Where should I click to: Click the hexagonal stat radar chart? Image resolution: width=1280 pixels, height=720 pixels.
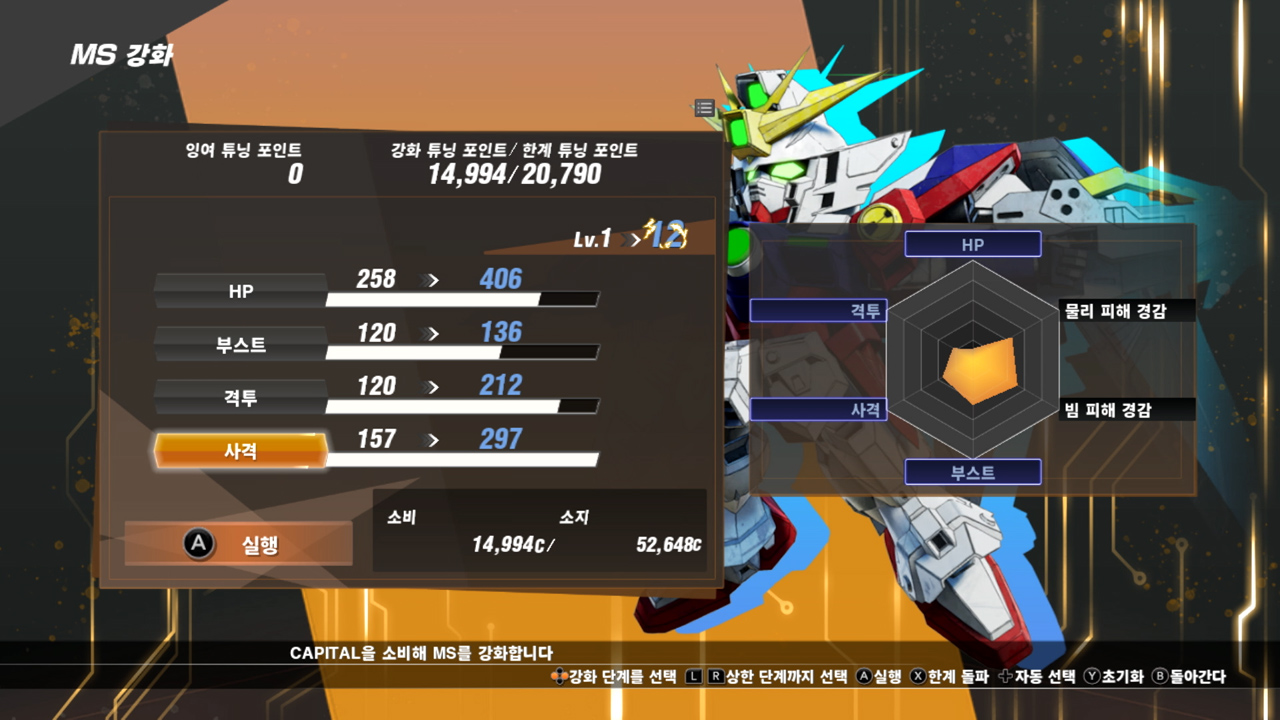(x=973, y=357)
